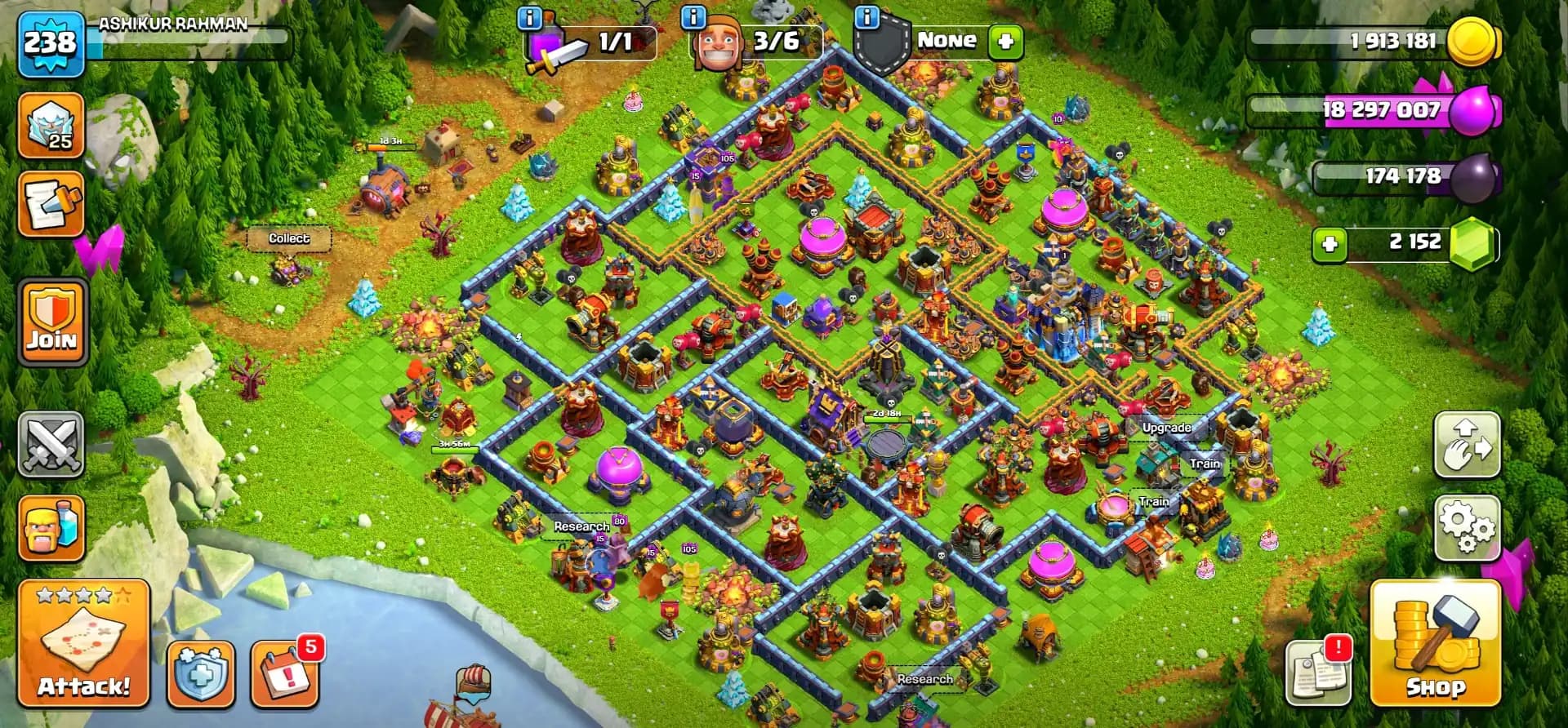The image size is (1568, 728).
Task: Select Upgrade in the building popup menu
Action: (1168, 426)
